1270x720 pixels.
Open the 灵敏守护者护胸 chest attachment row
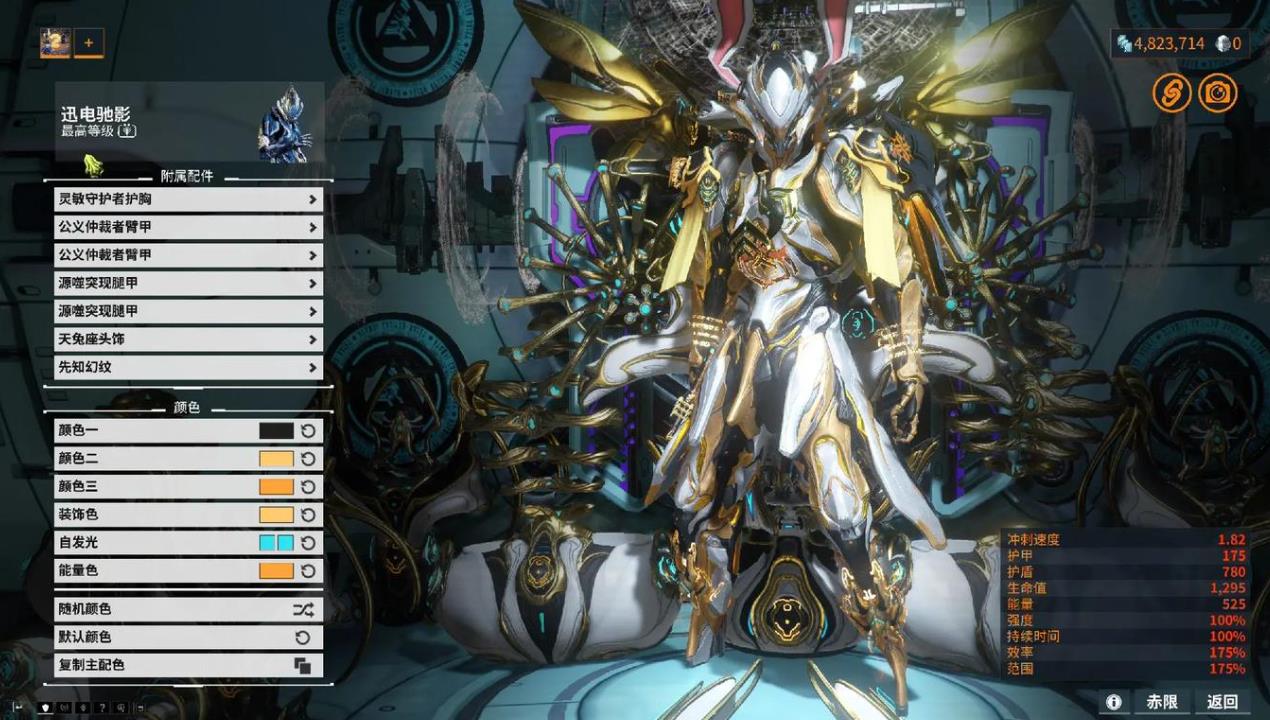(x=188, y=199)
